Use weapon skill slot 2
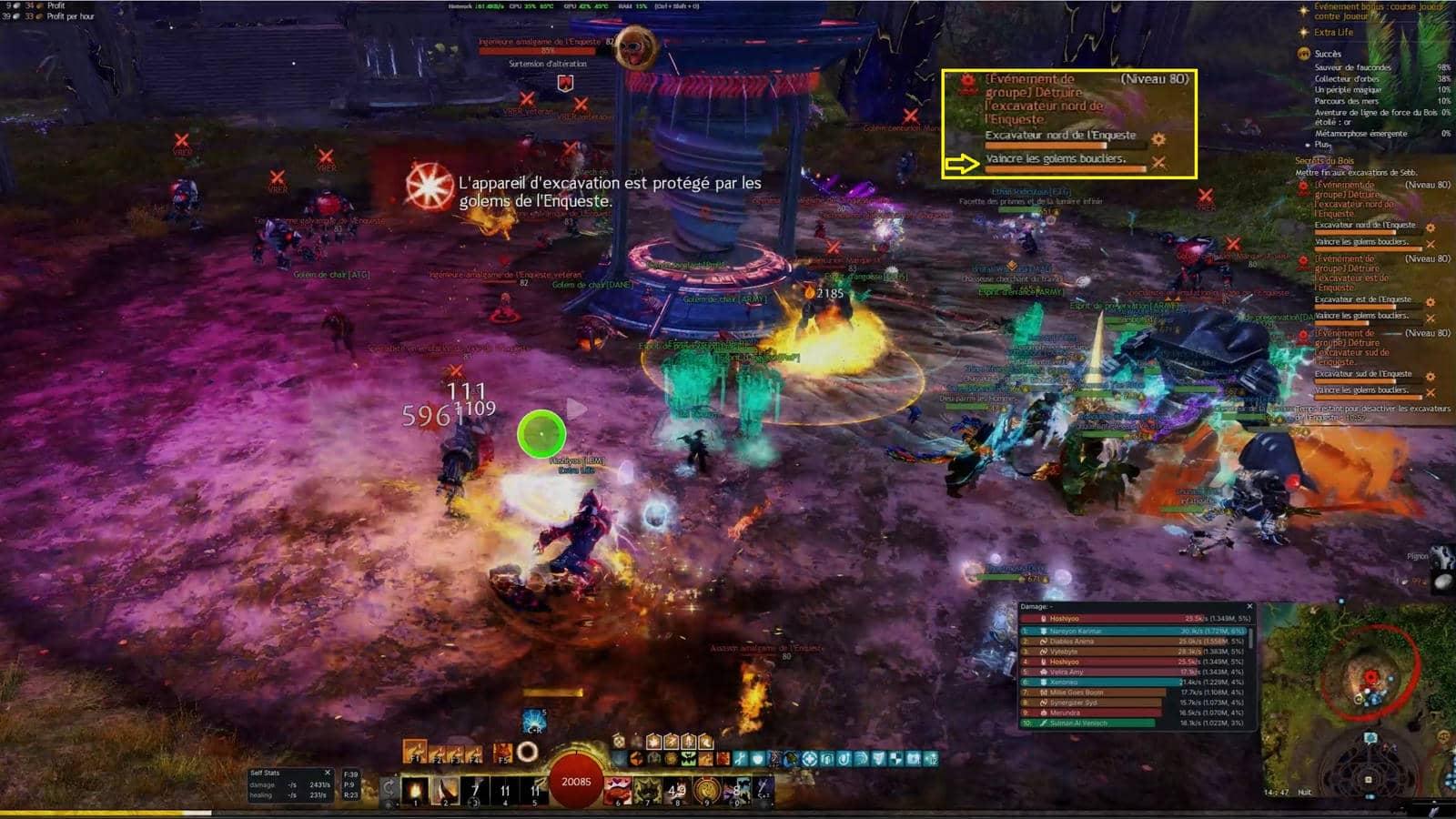This screenshot has width=1456, height=819. click(x=445, y=789)
